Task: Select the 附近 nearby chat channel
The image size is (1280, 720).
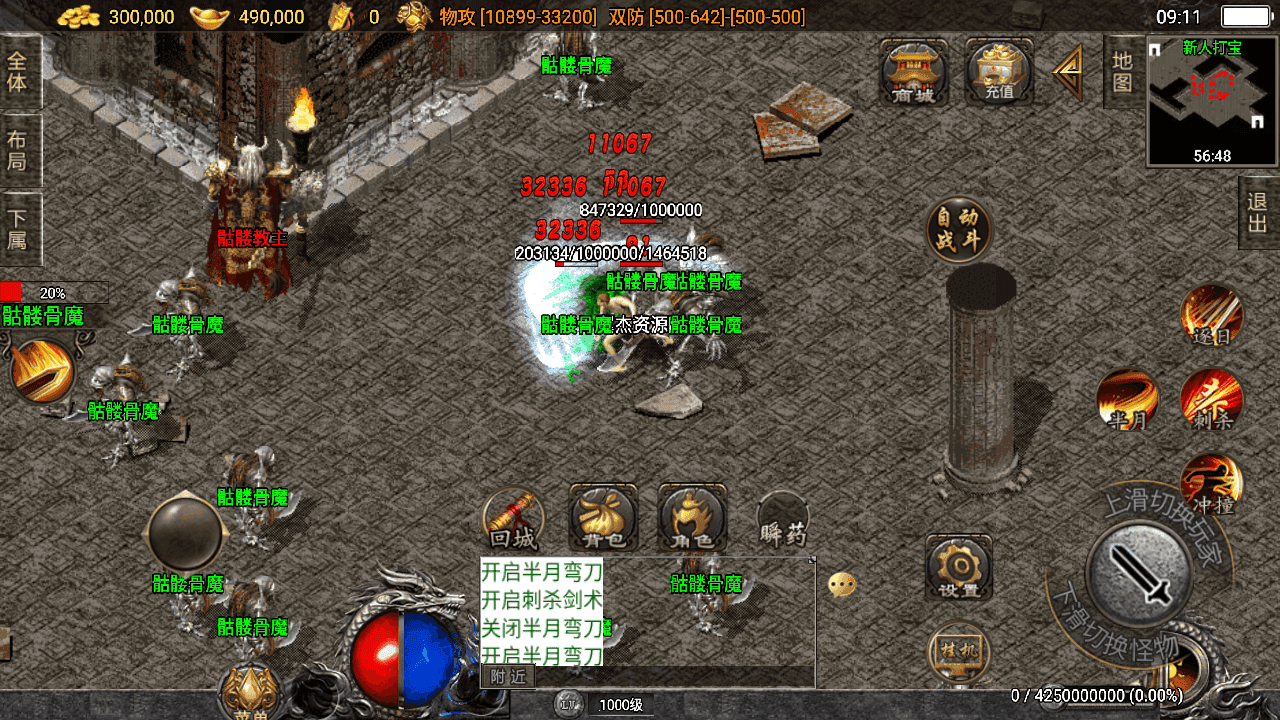Action: click(x=508, y=677)
